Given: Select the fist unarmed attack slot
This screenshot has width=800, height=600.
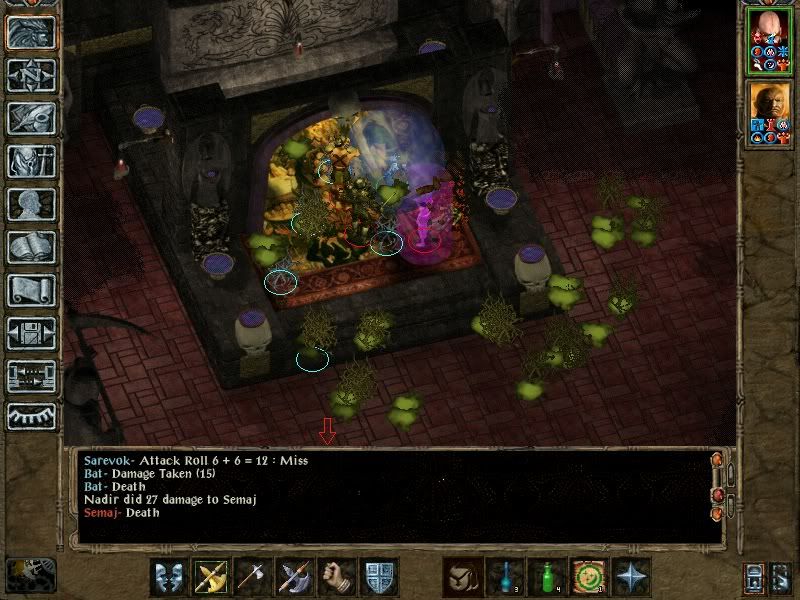Looking at the screenshot, I should point(338,577).
